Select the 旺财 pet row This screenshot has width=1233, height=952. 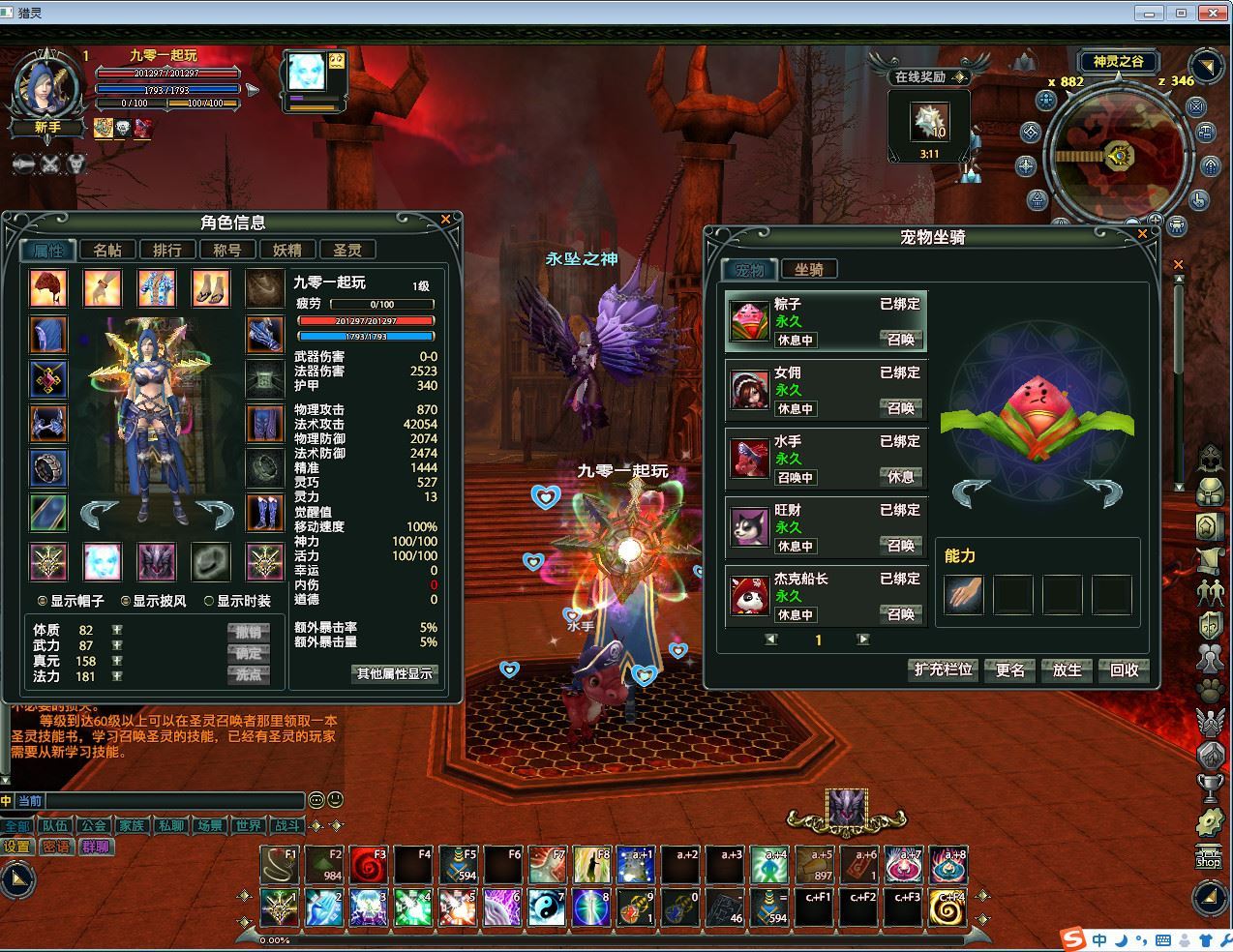[826, 527]
